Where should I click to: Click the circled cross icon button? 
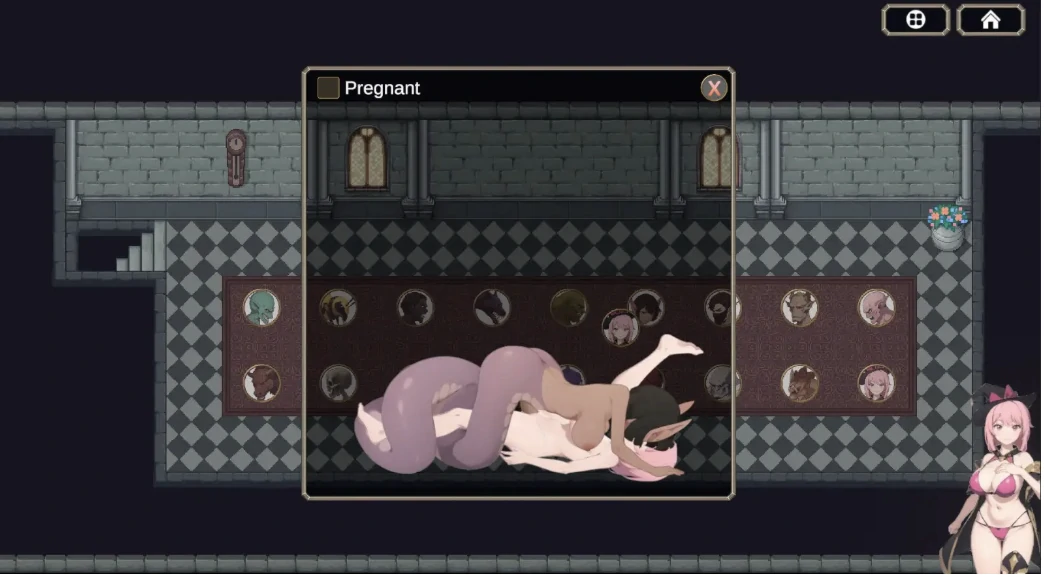click(x=915, y=20)
